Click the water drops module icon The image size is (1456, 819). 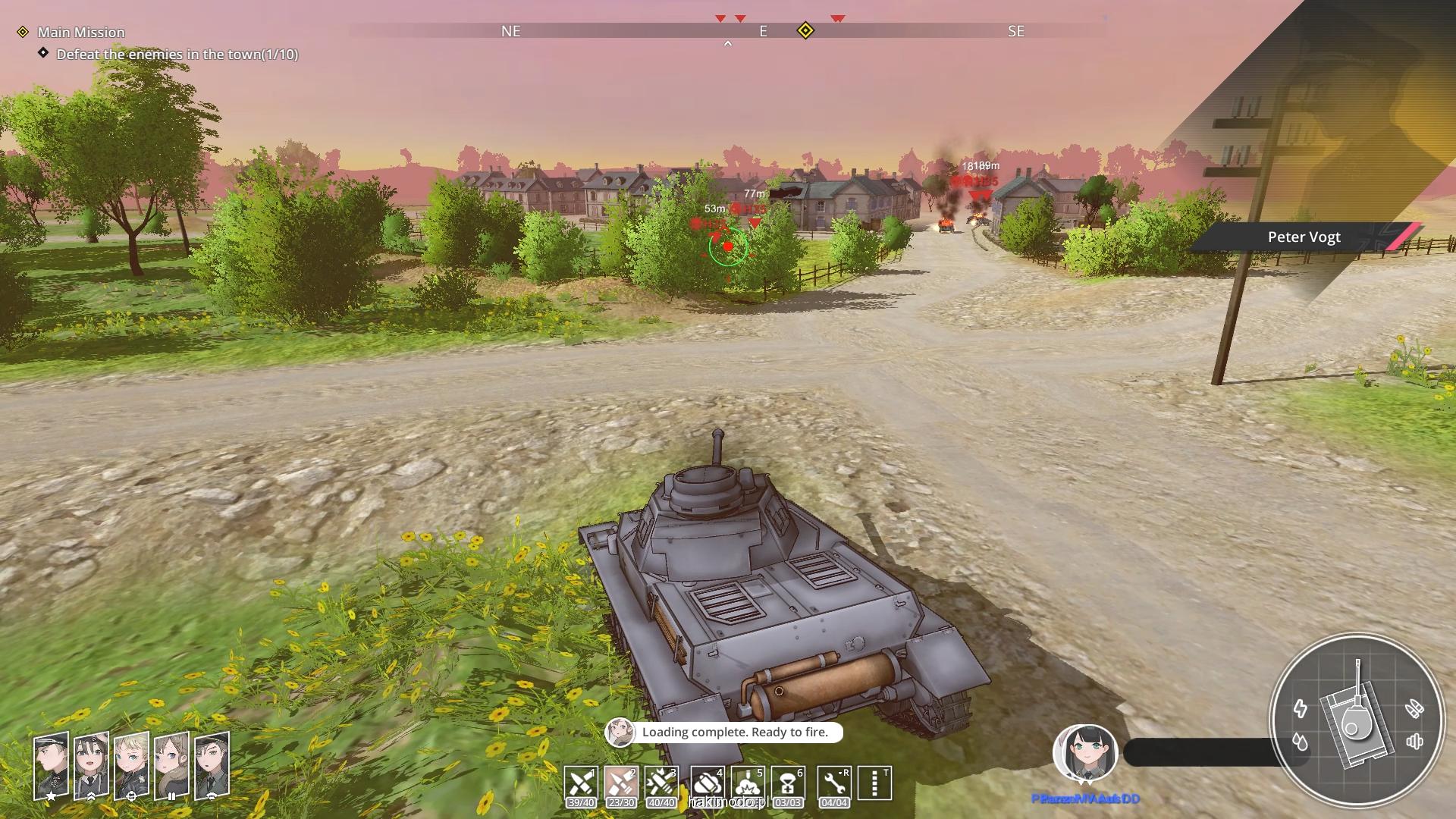[x=1301, y=742]
